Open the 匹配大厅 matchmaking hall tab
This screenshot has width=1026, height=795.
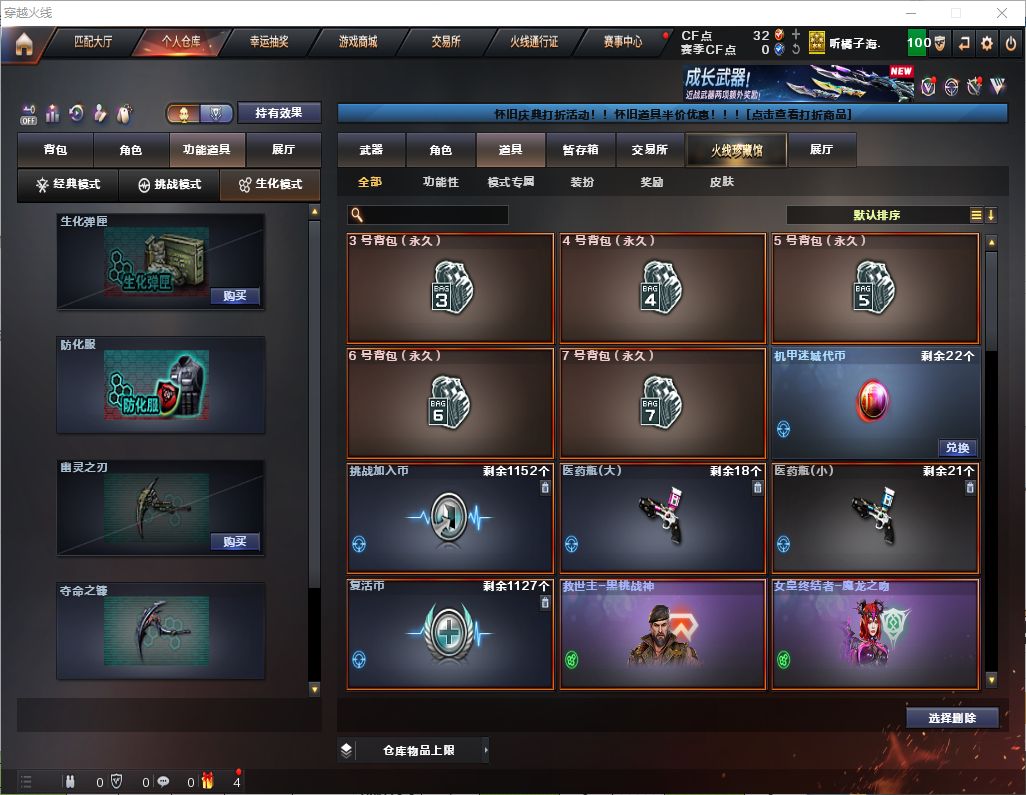coord(93,42)
